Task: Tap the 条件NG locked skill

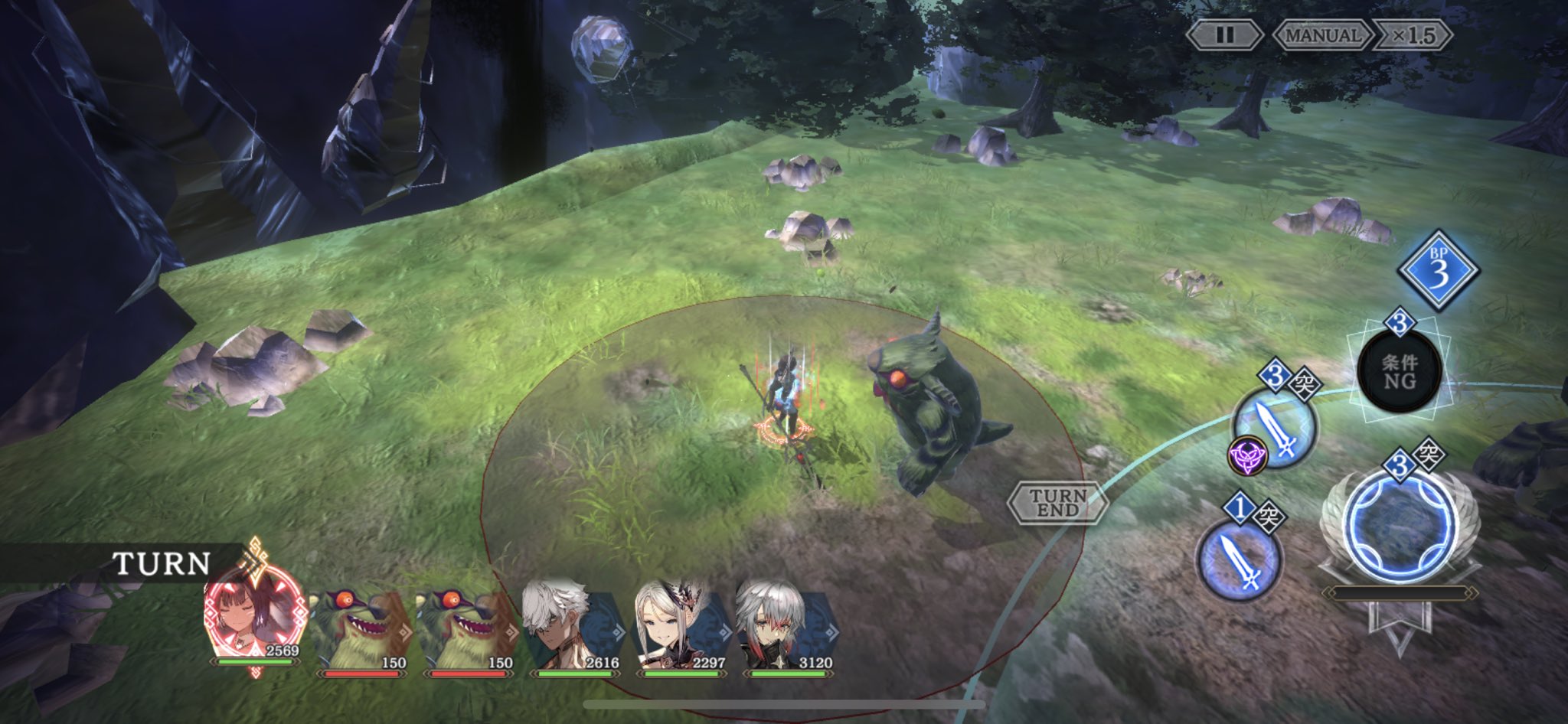Action: pos(1399,372)
